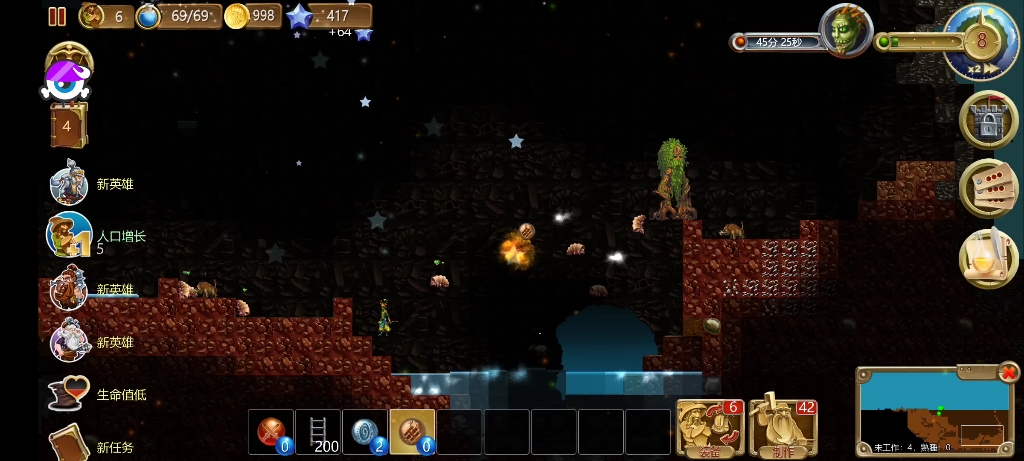The image size is (1024, 461).
Task: Open the wooden task boards menu
Action: pyautogui.click(x=988, y=189)
